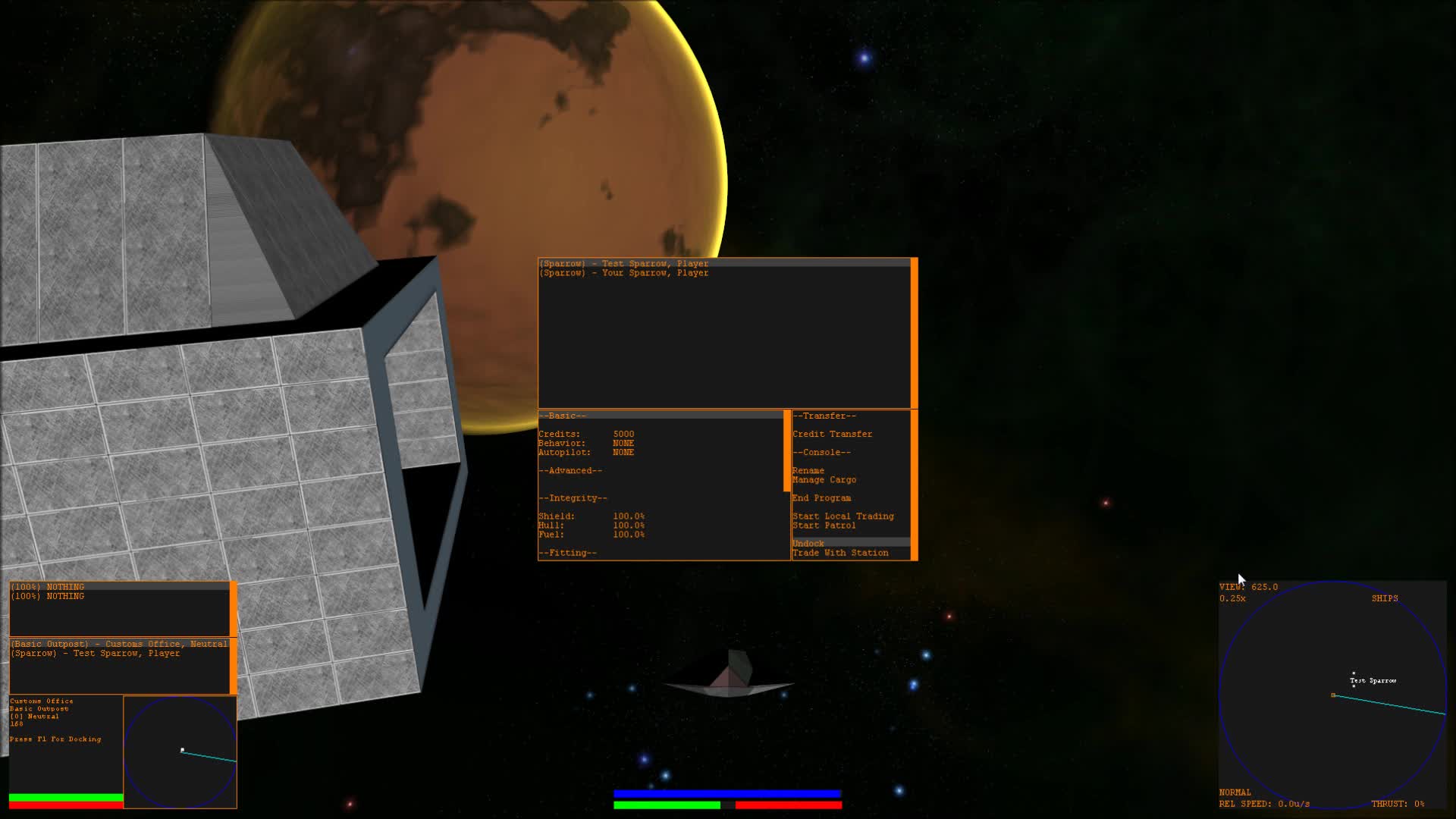Viewport: 1456px width, 819px height.
Task: Toggle the SHIPS radar filter
Action: click(1385, 598)
